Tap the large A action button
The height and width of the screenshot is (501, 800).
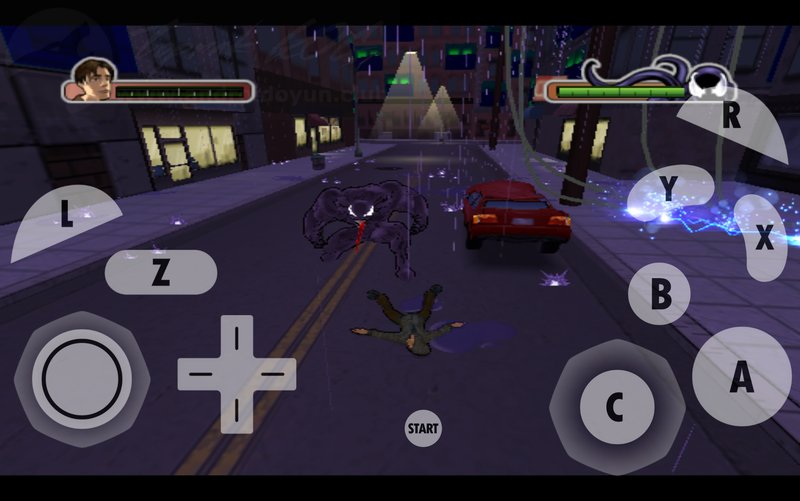tap(741, 377)
